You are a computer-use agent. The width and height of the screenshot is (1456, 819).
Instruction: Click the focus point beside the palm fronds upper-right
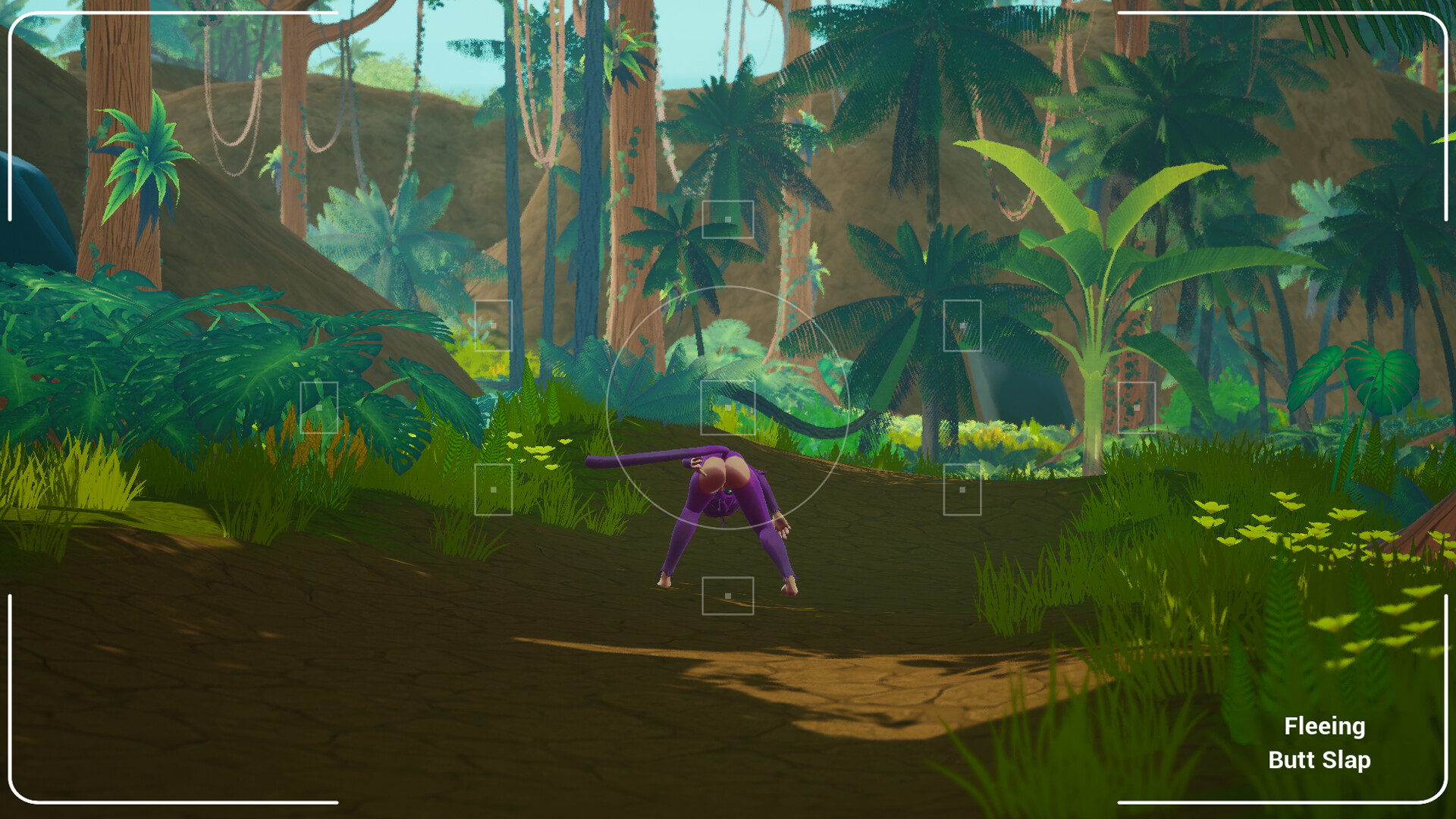pos(962,325)
